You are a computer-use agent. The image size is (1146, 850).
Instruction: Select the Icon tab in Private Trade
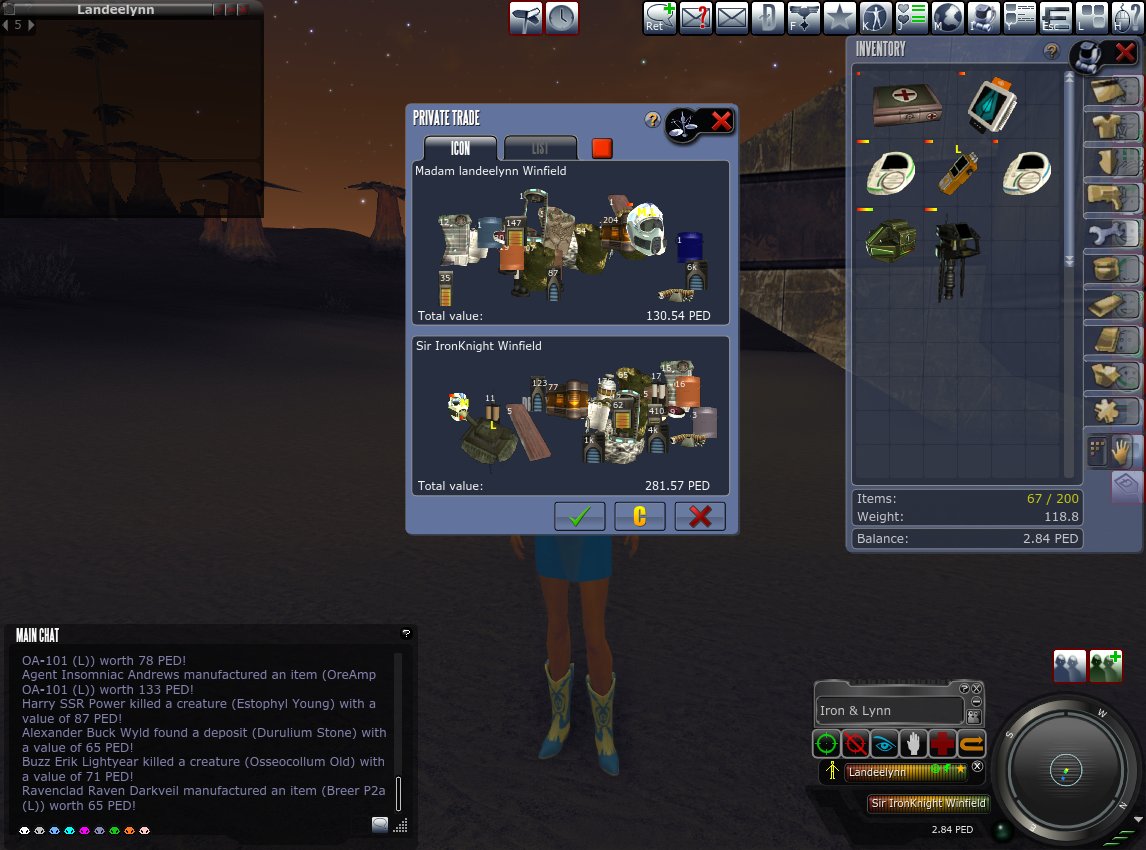(460, 149)
